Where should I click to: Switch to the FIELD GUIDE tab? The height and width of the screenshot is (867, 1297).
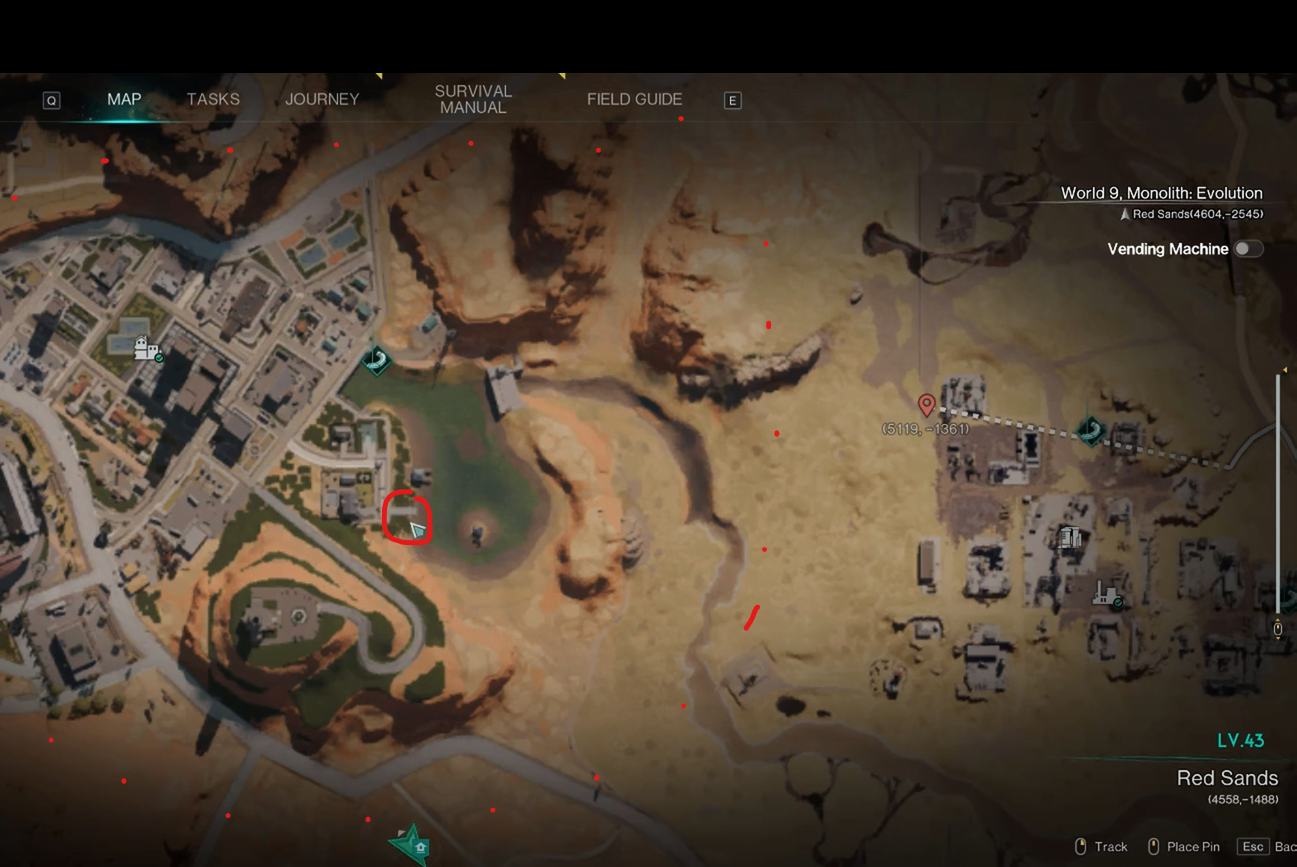(634, 99)
